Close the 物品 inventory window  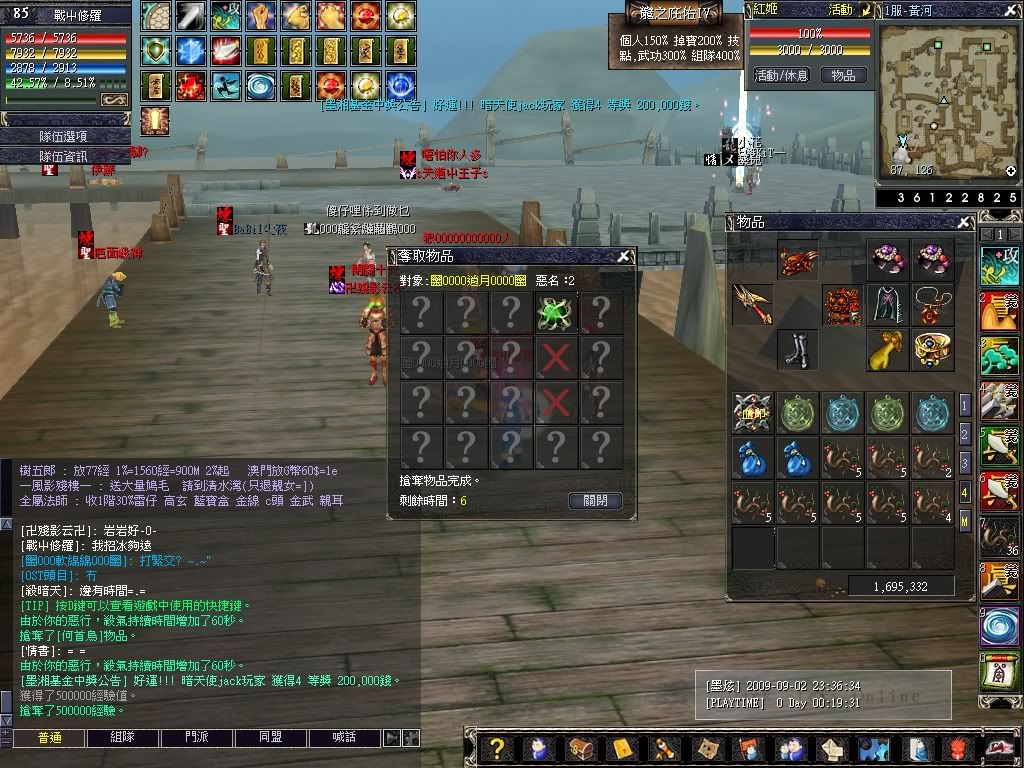coord(964,223)
